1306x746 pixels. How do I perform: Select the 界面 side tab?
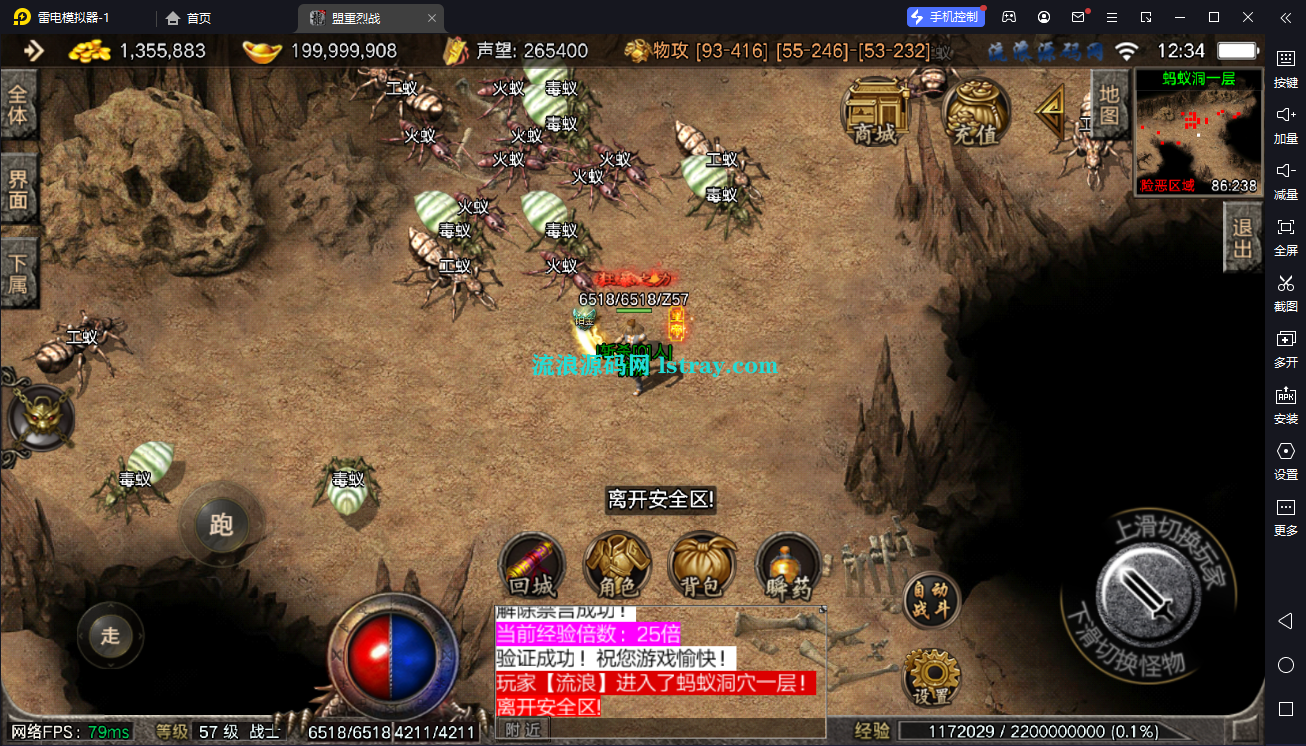(x=18, y=189)
